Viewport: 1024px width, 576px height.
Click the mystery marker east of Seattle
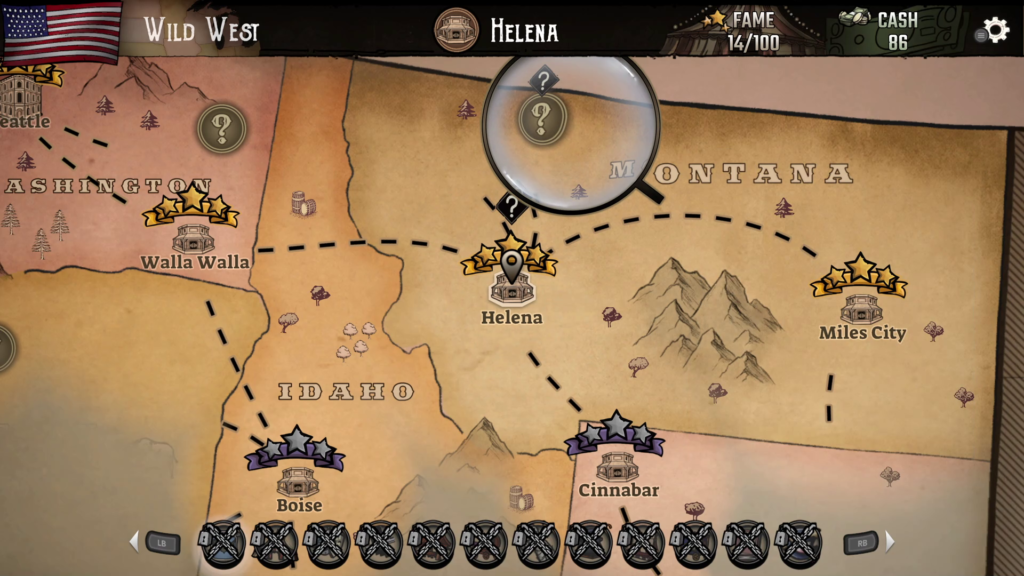tap(221, 128)
